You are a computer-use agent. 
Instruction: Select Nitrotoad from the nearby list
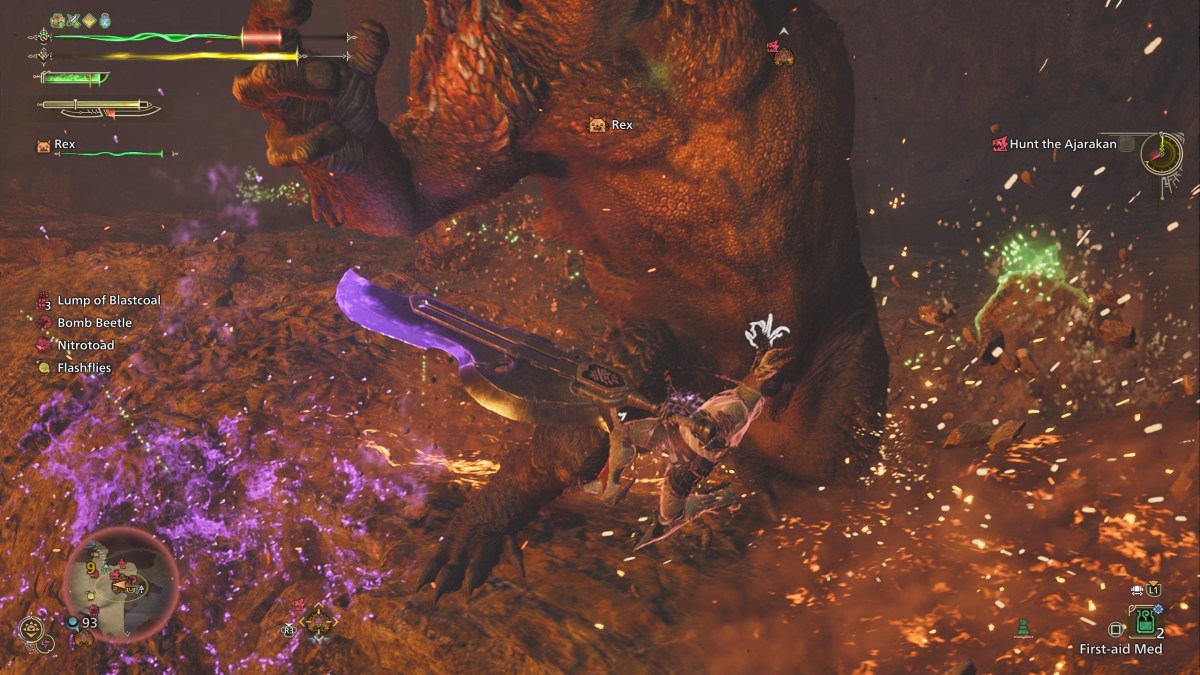[x=85, y=345]
